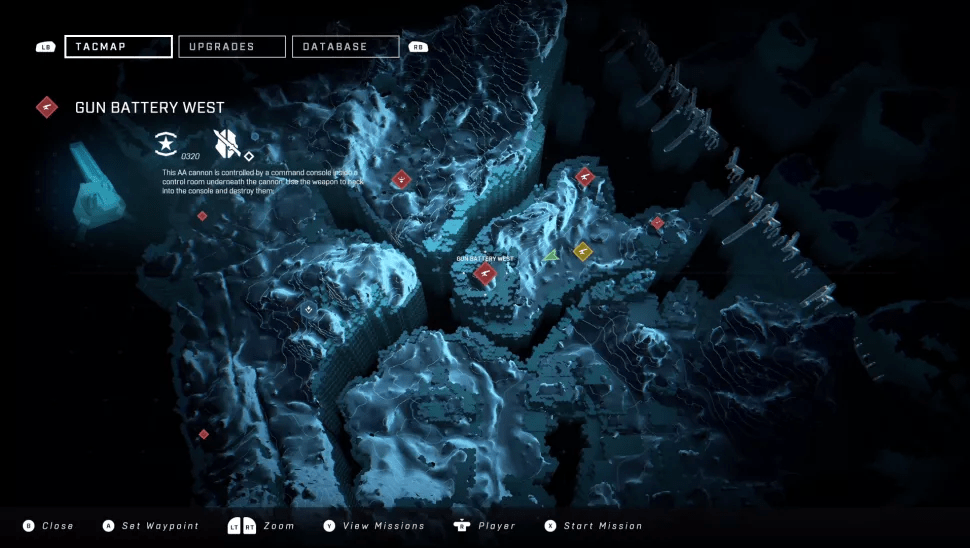This screenshot has height=548, width=970.
Task: Select the TacMap tab
Action: 118,47
